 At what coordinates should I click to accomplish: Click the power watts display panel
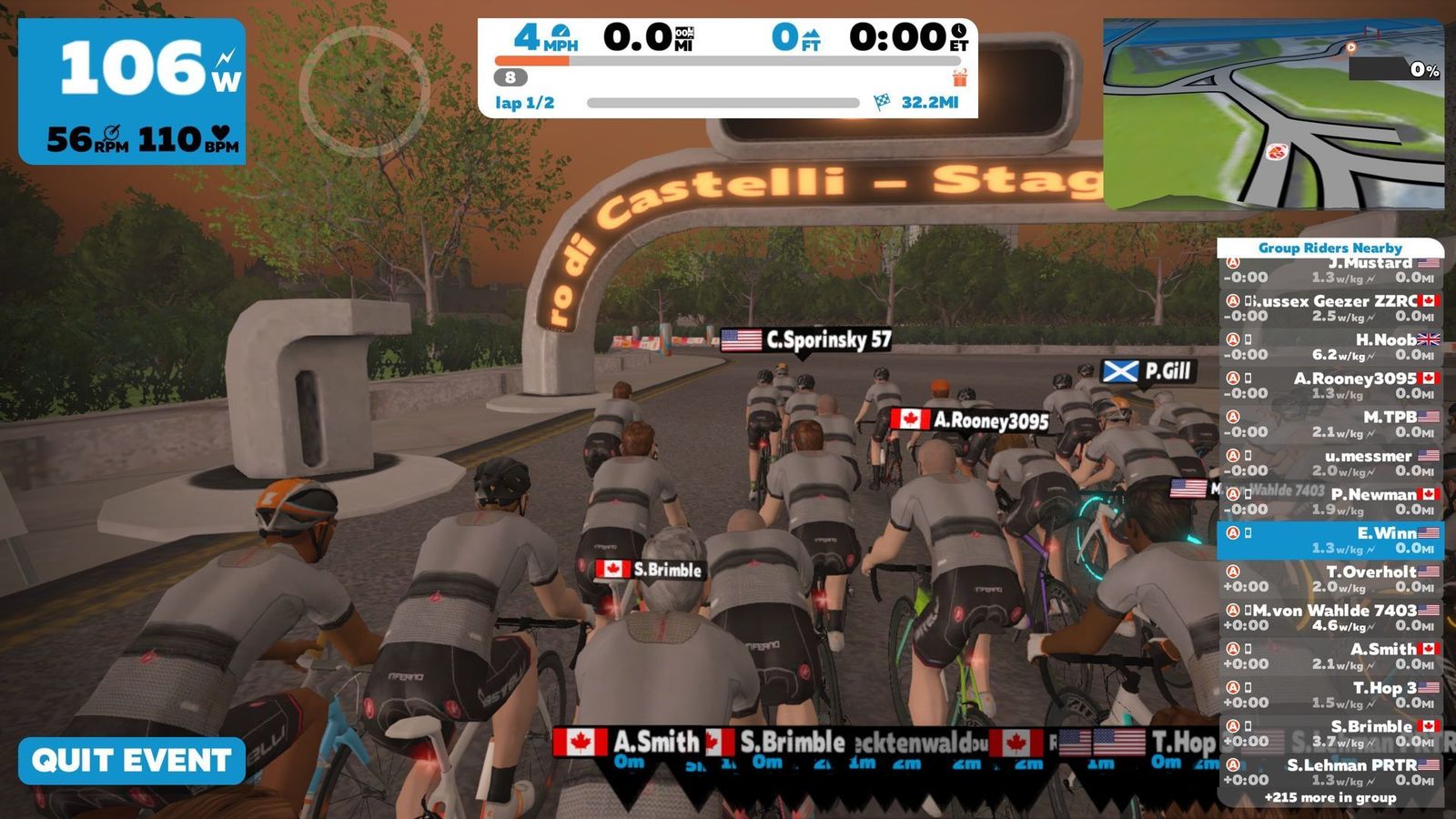(132, 91)
